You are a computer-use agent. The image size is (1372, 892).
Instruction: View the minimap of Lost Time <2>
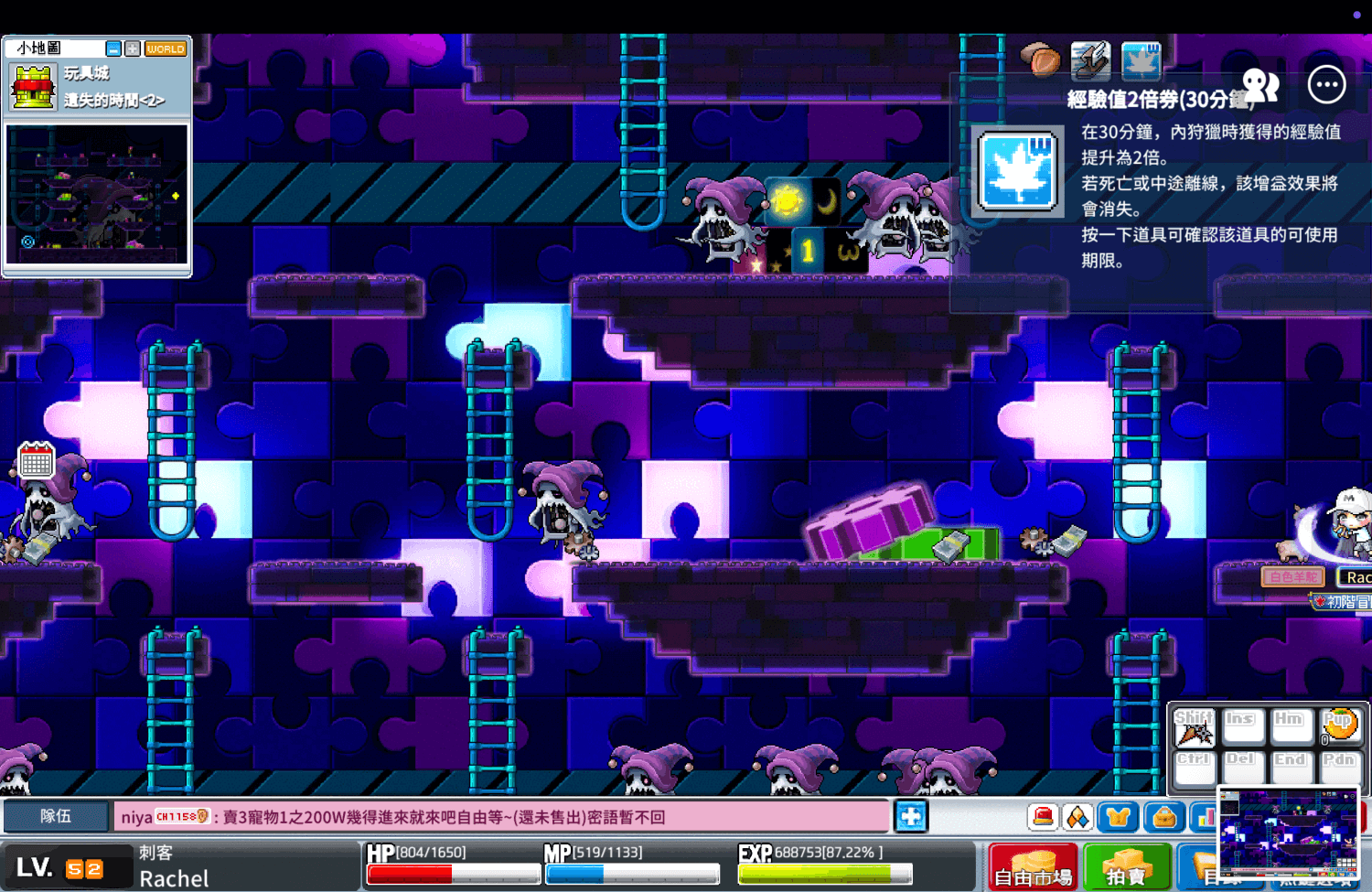[97, 194]
